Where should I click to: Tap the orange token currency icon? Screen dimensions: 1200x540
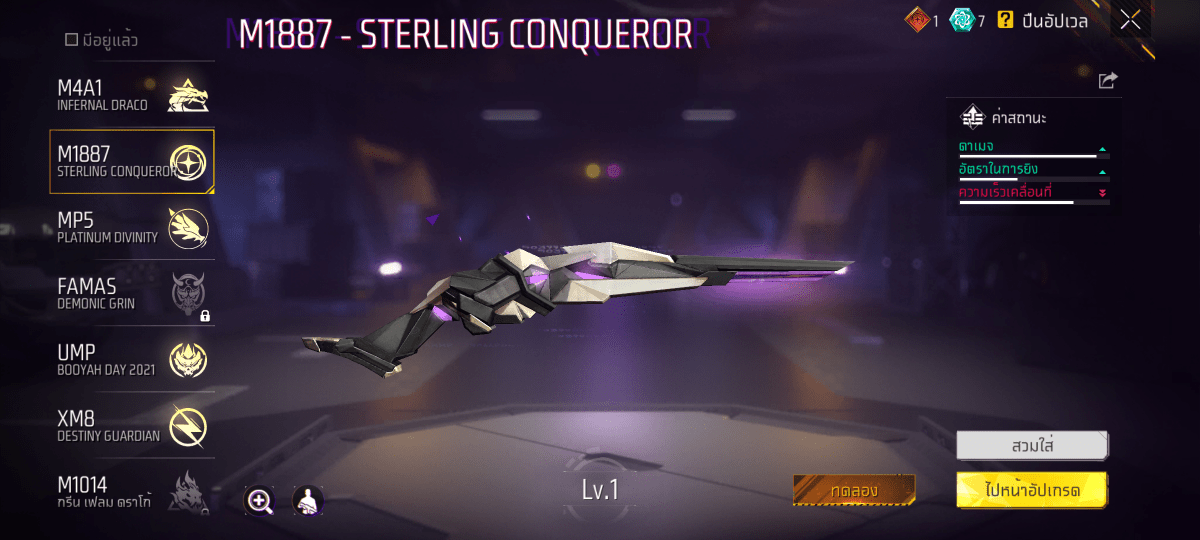917,20
